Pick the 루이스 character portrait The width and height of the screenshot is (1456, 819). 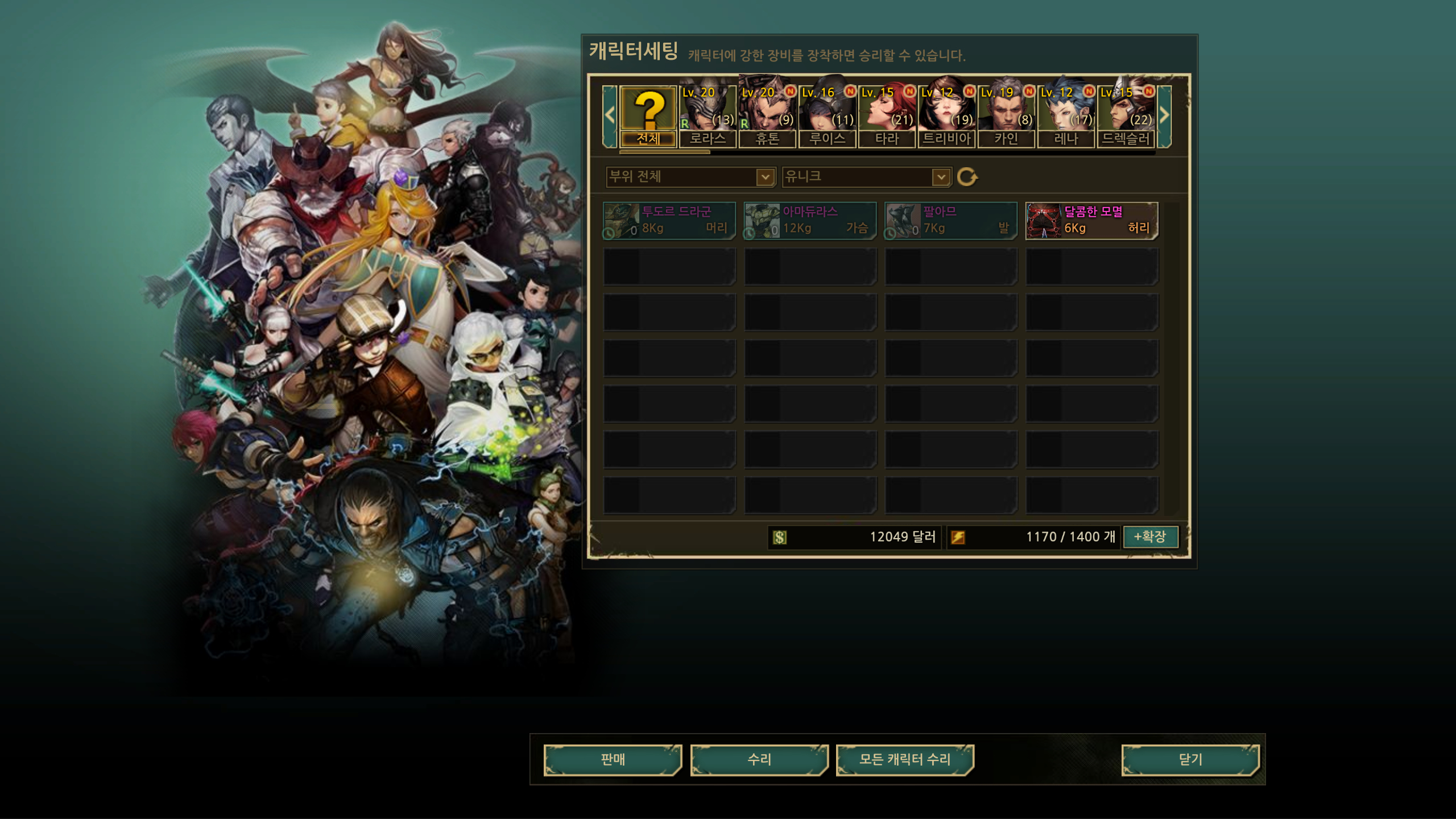click(827, 117)
